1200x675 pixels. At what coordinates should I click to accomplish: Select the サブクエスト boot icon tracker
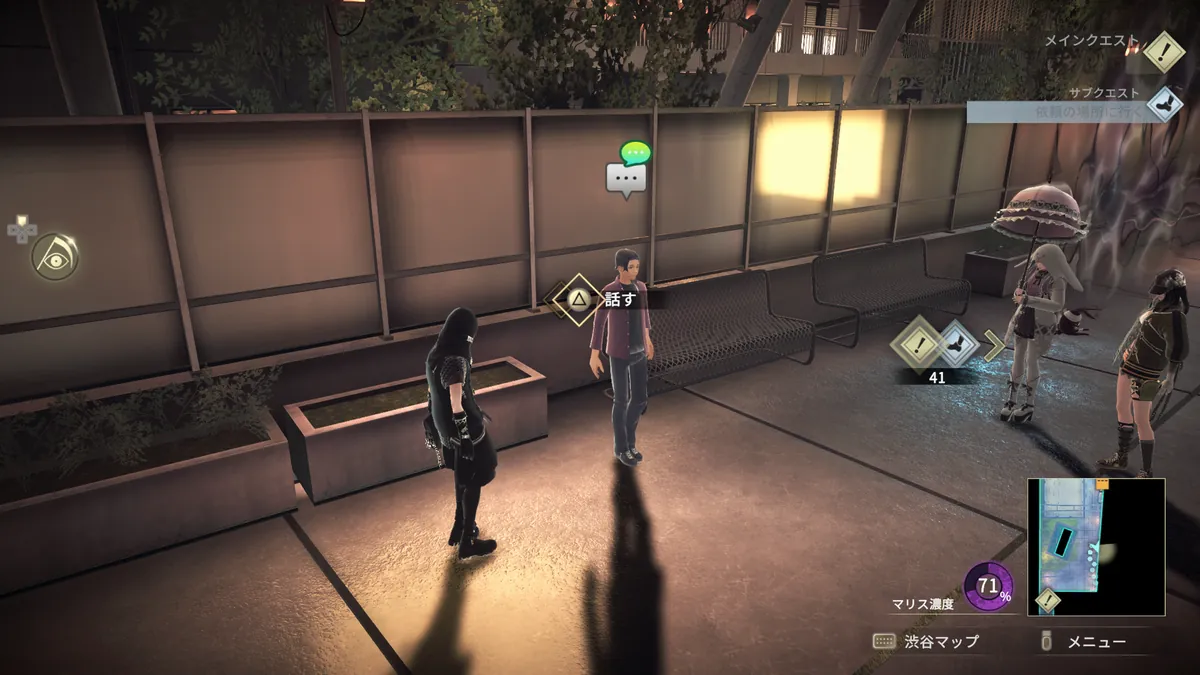click(1163, 104)
